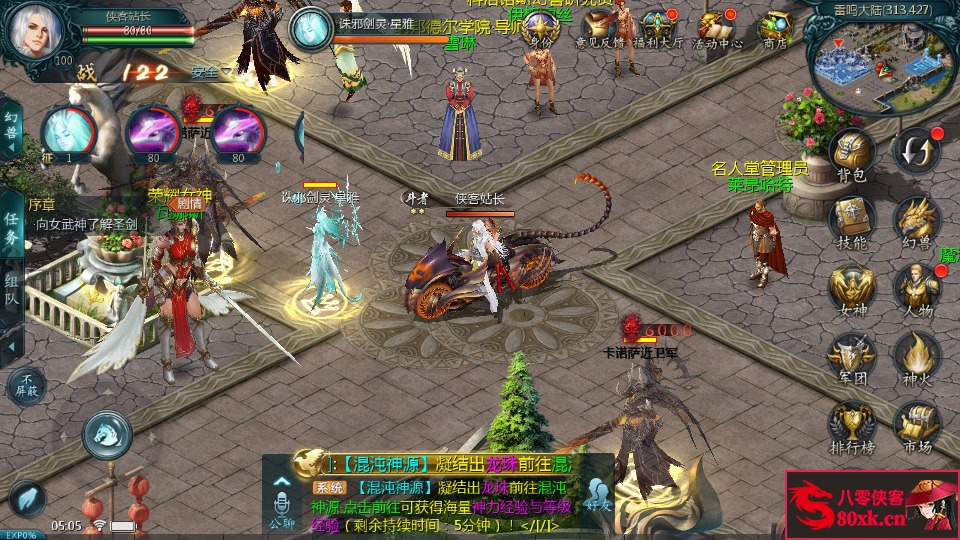Open the 军团 legion menu
The image size is (960, 540).
click(852, 356)
